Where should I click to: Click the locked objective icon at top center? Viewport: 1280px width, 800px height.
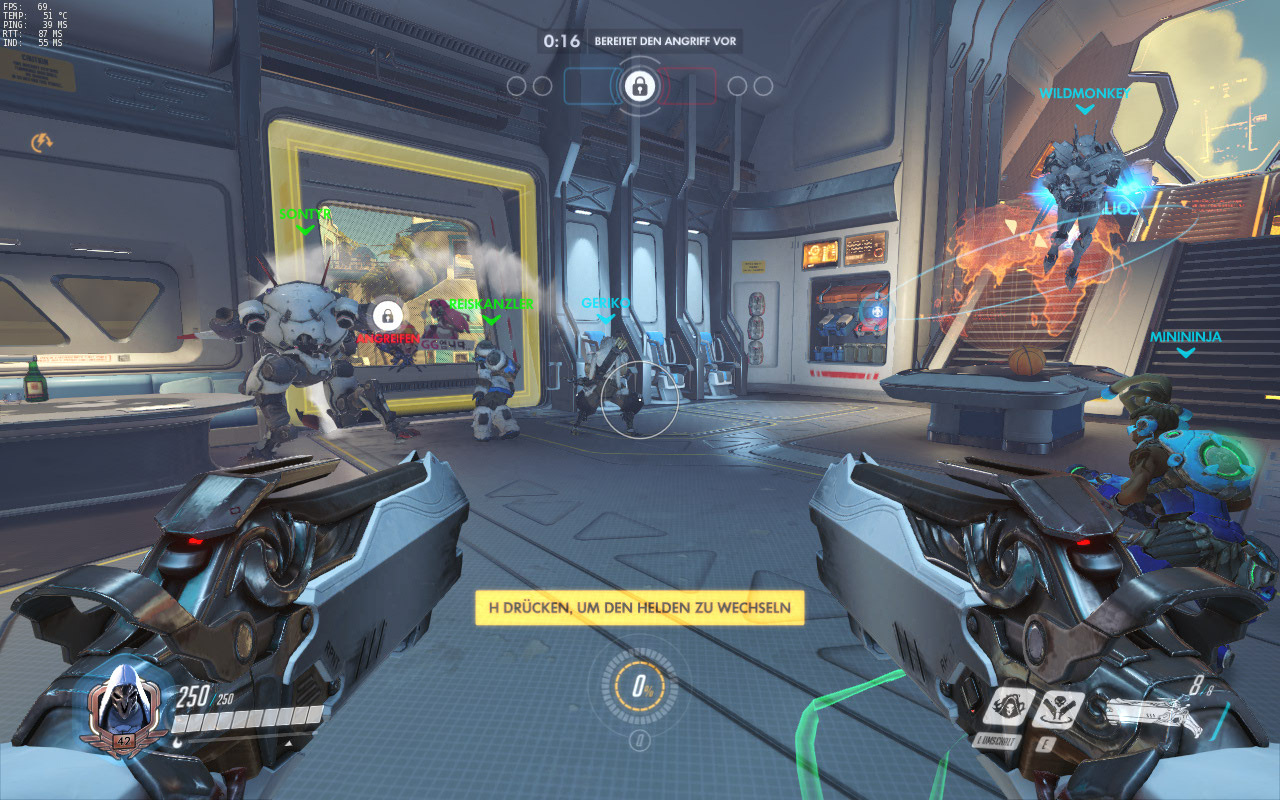pyautogui.click(x=639, y=86)
